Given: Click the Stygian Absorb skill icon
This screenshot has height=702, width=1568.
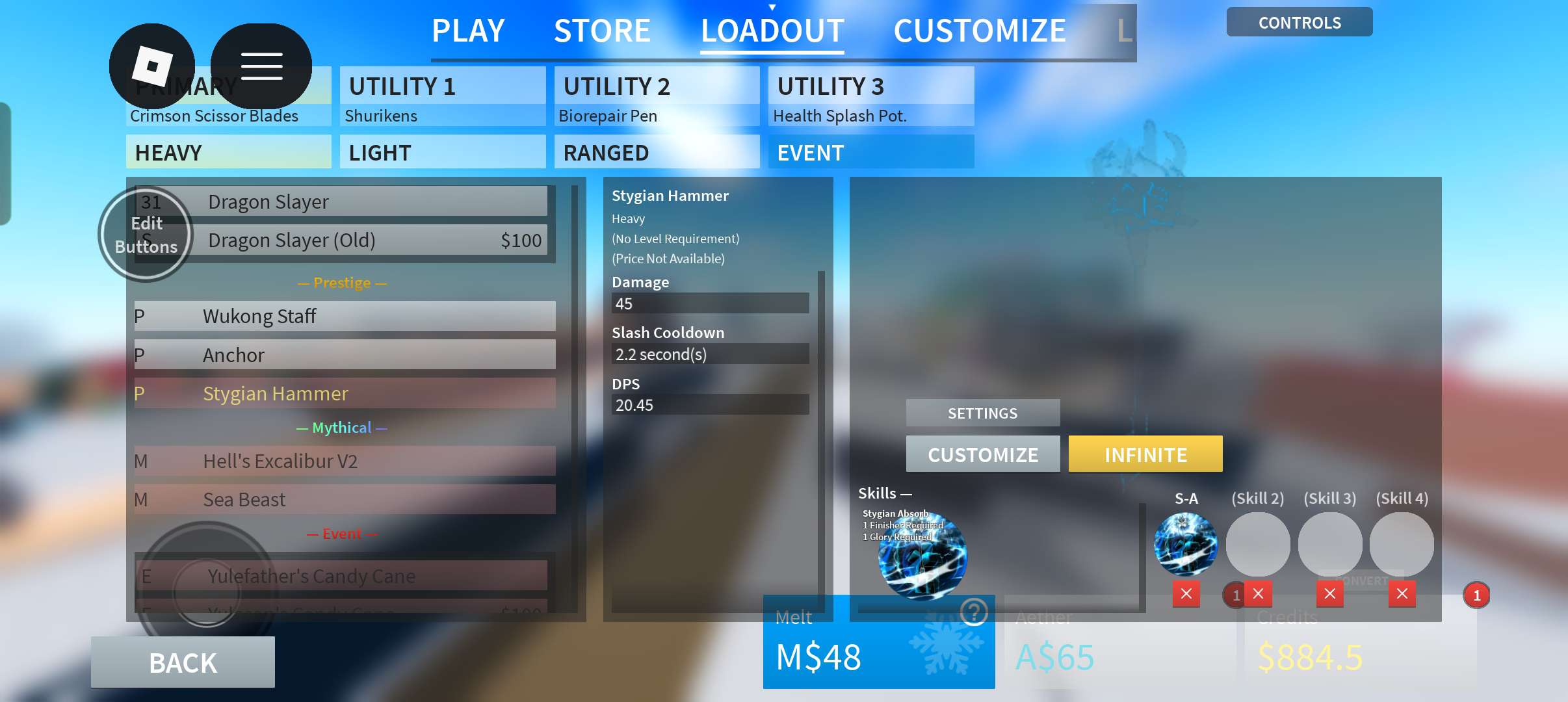Looking at the screenshot, I should pyautogui.click(x=921, y=556).
